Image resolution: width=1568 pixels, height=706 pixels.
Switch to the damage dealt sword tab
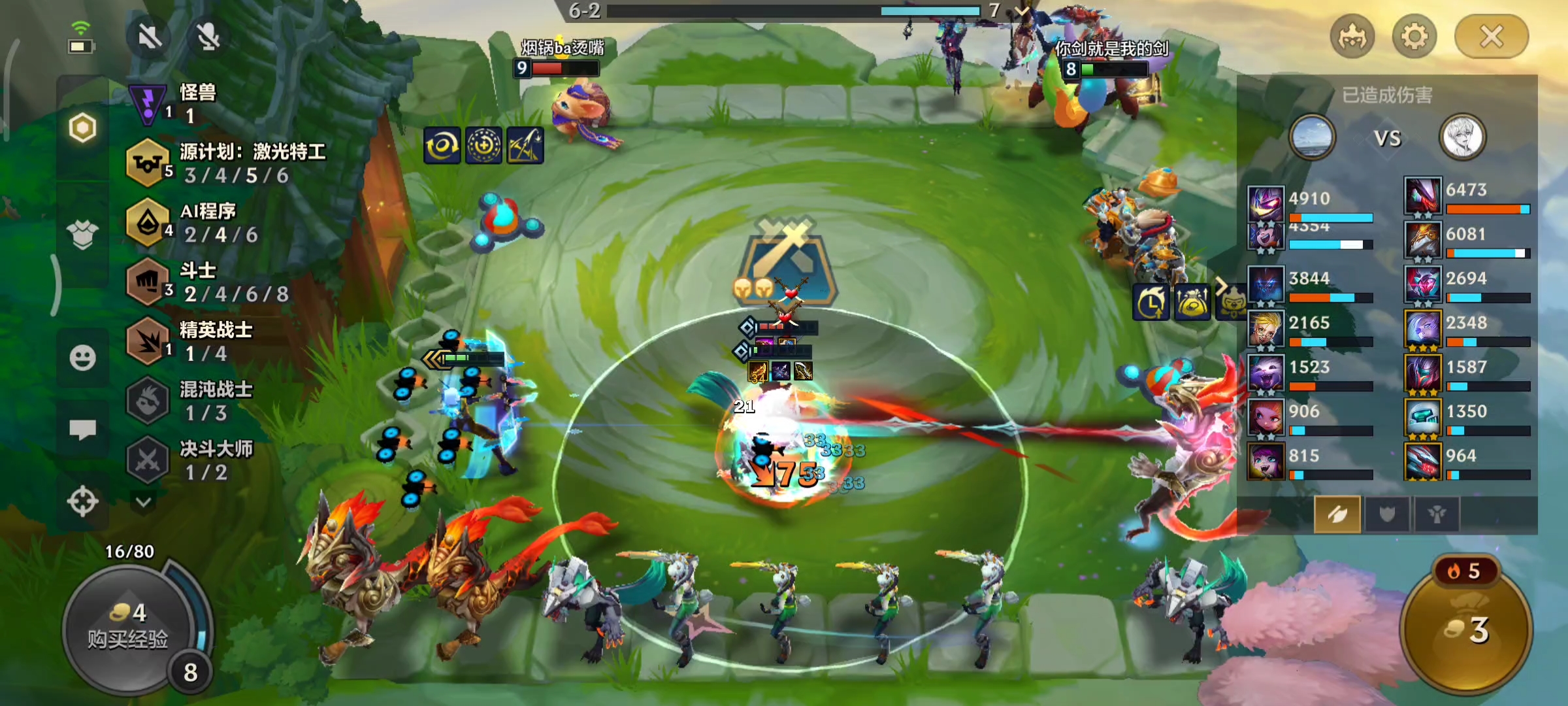[x=1337, y=514]
